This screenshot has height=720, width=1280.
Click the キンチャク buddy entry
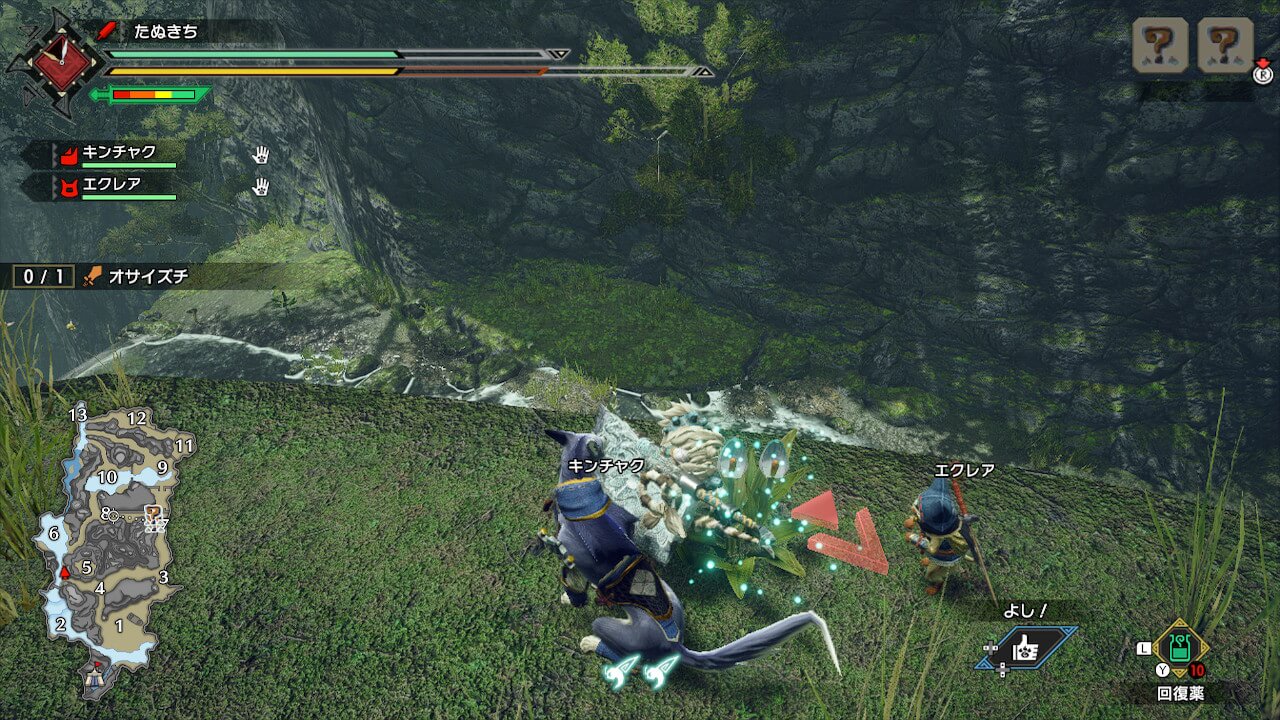pyautogui.click(x=120, y=154)
